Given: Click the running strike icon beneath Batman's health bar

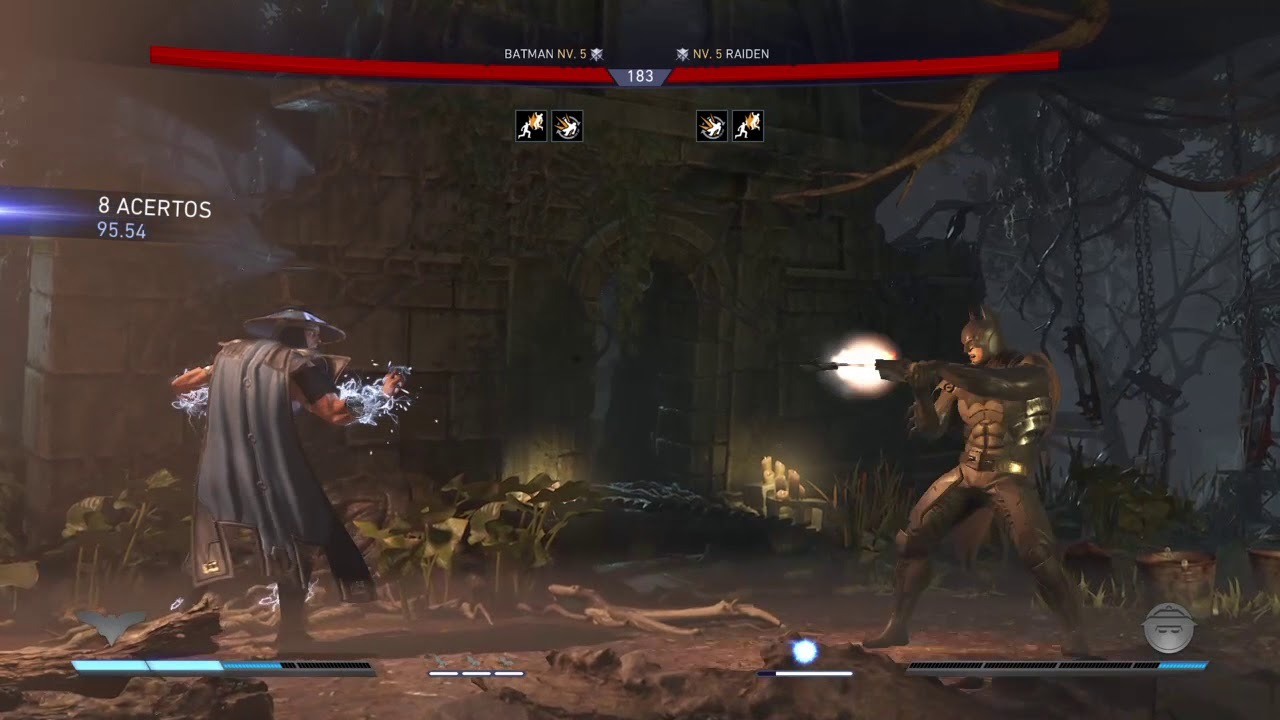Looking at the screenshot, I should coord(531,126).
